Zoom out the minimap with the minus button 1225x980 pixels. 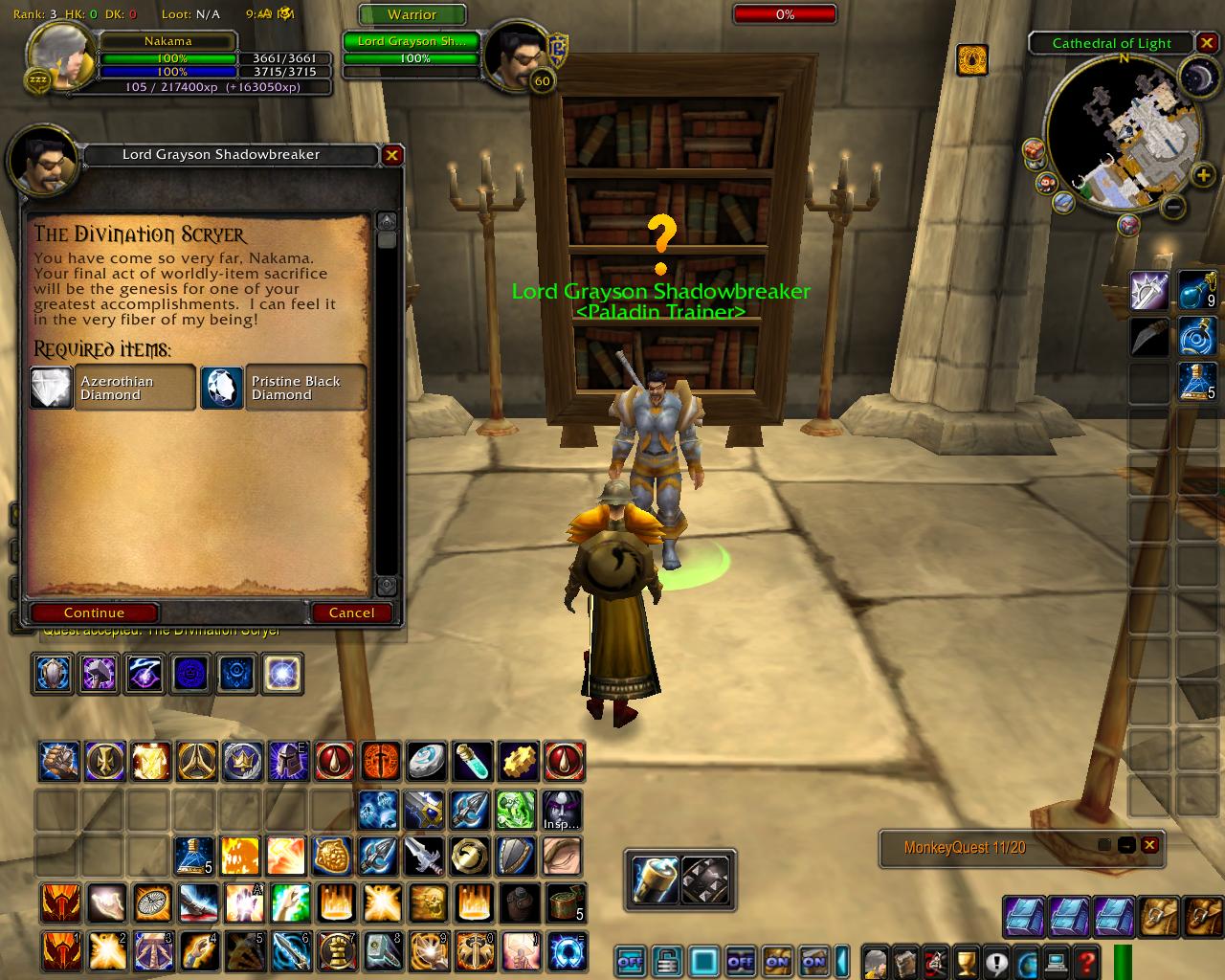coord(1174,207)
